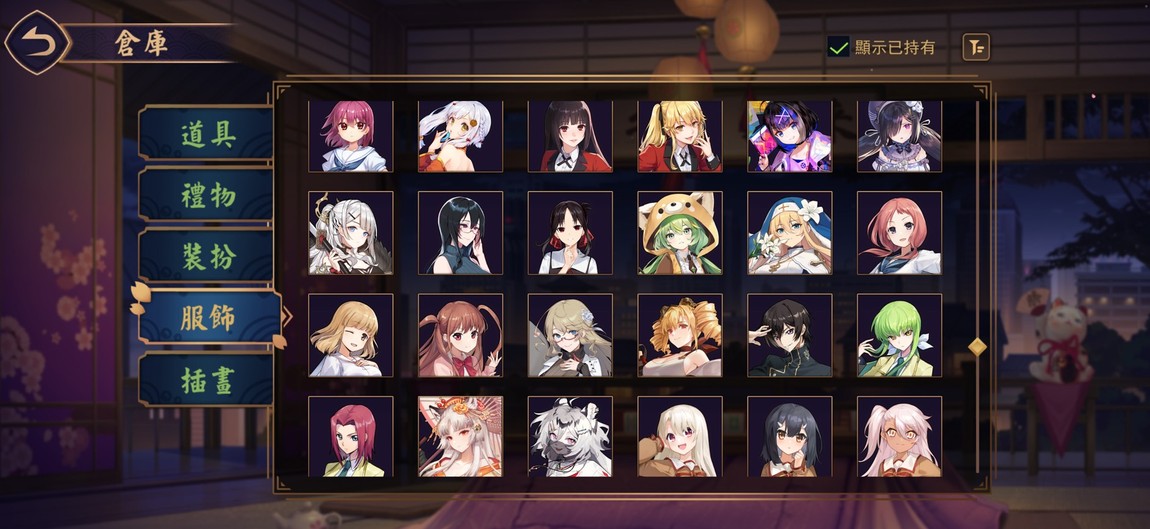Open the sort filter button
The height and width of the screenshot is (529, 1150).
tap(976, 46)
